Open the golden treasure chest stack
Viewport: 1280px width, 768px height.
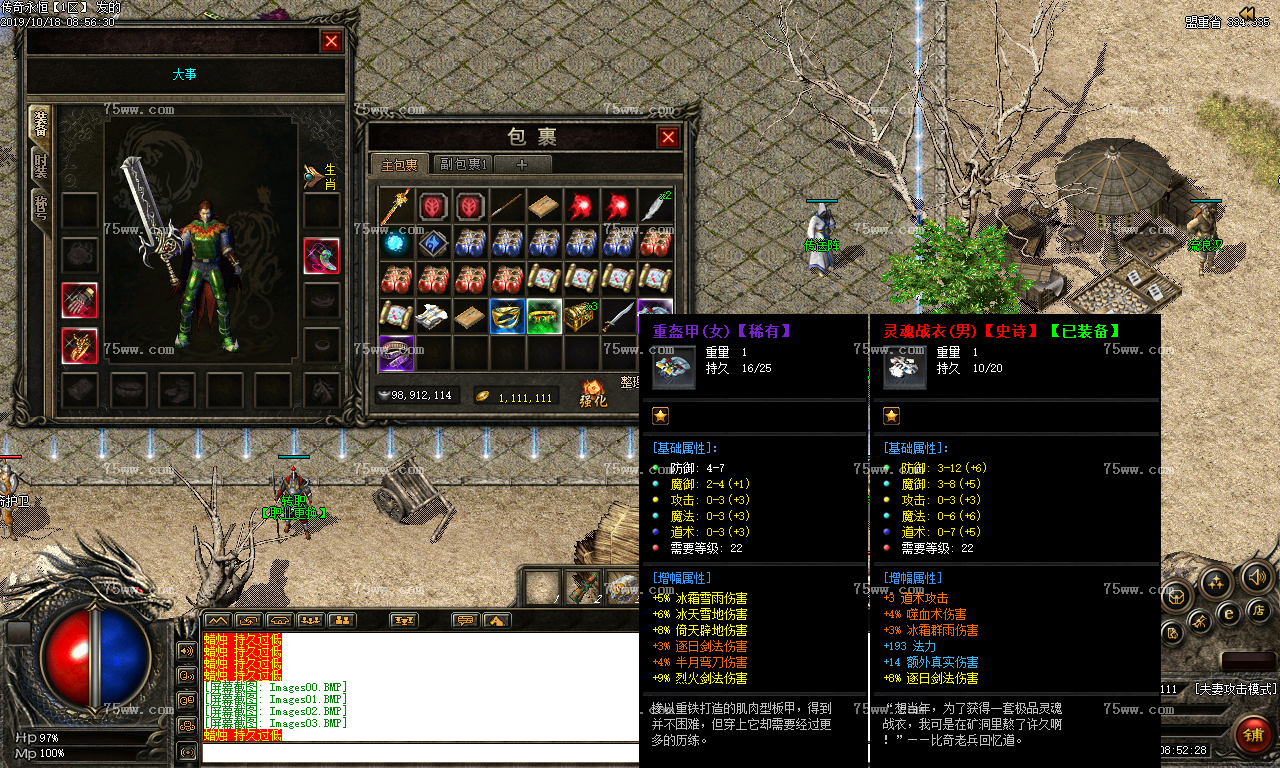[x=581, y=316]
